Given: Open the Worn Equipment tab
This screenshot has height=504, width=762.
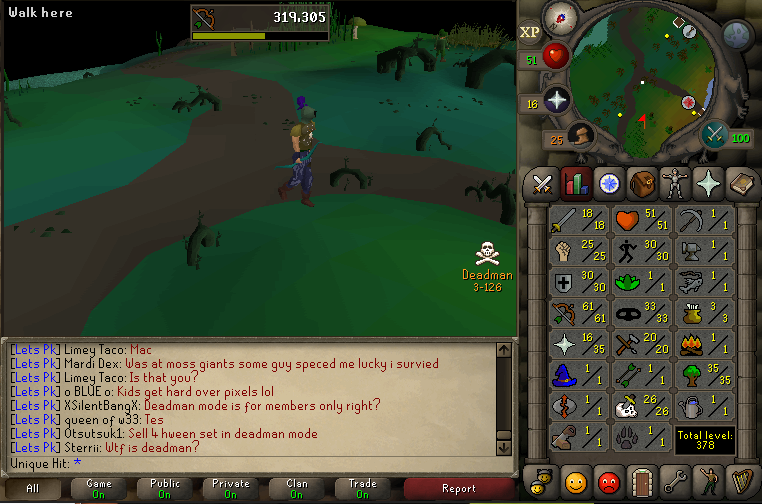Looking at the screenshot, I should [x=675, y=184].
